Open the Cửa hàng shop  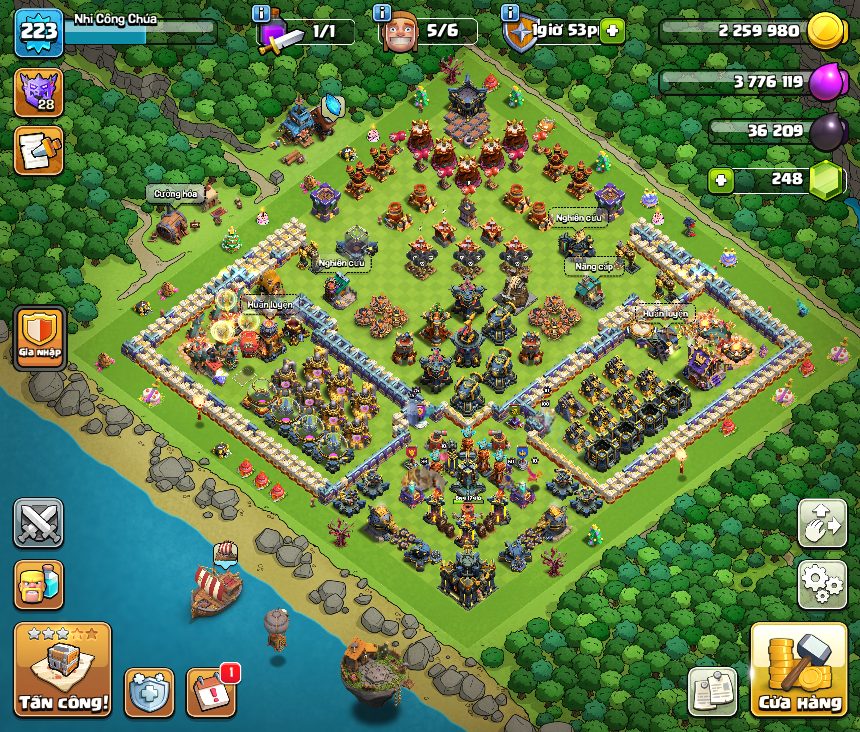point(798,671)
